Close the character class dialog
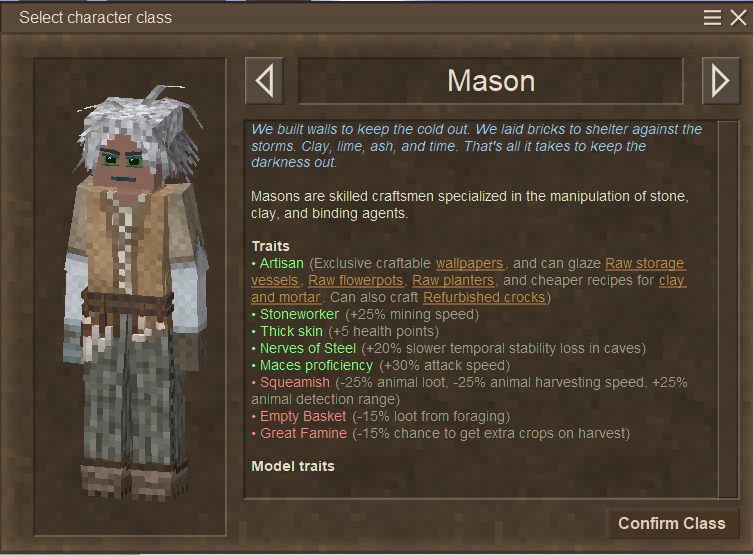The width and height of the screenshot is (753, 555). 738,17
